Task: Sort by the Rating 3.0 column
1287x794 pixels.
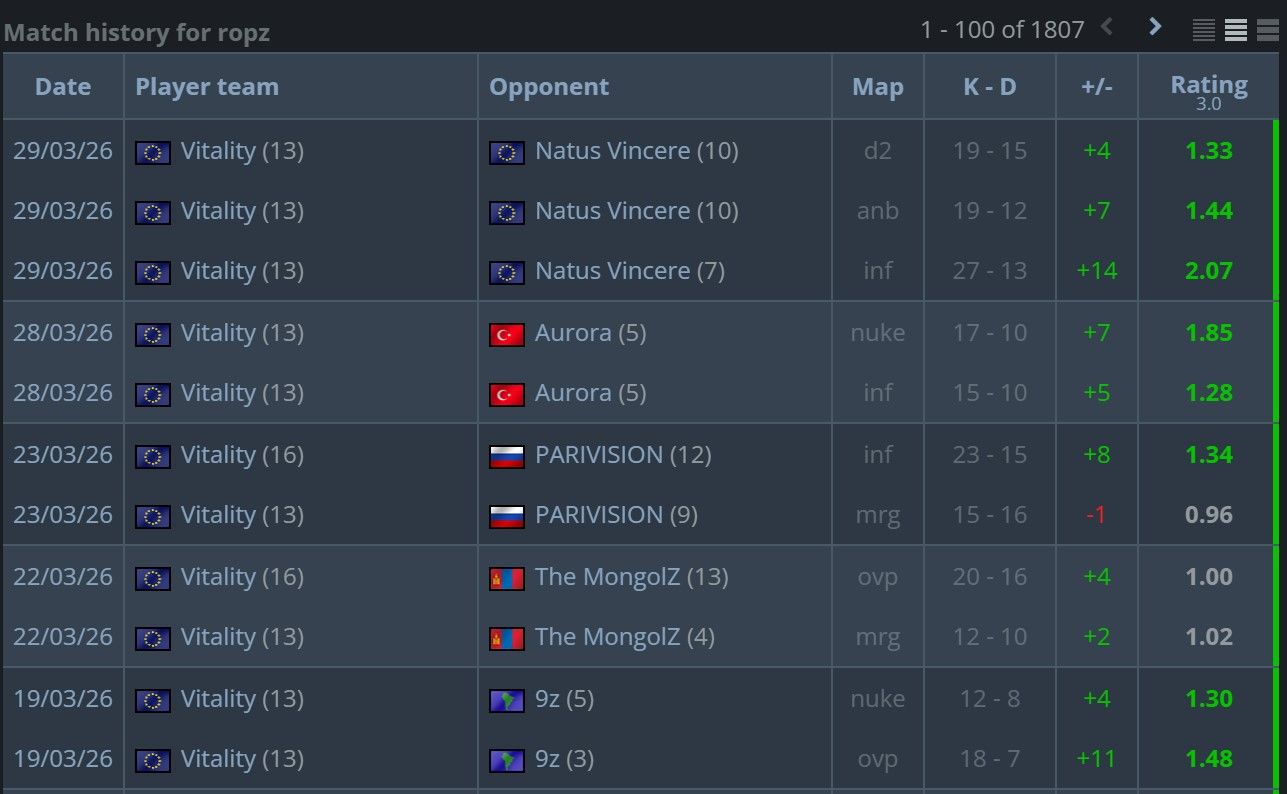Action: pos(1208,86)
